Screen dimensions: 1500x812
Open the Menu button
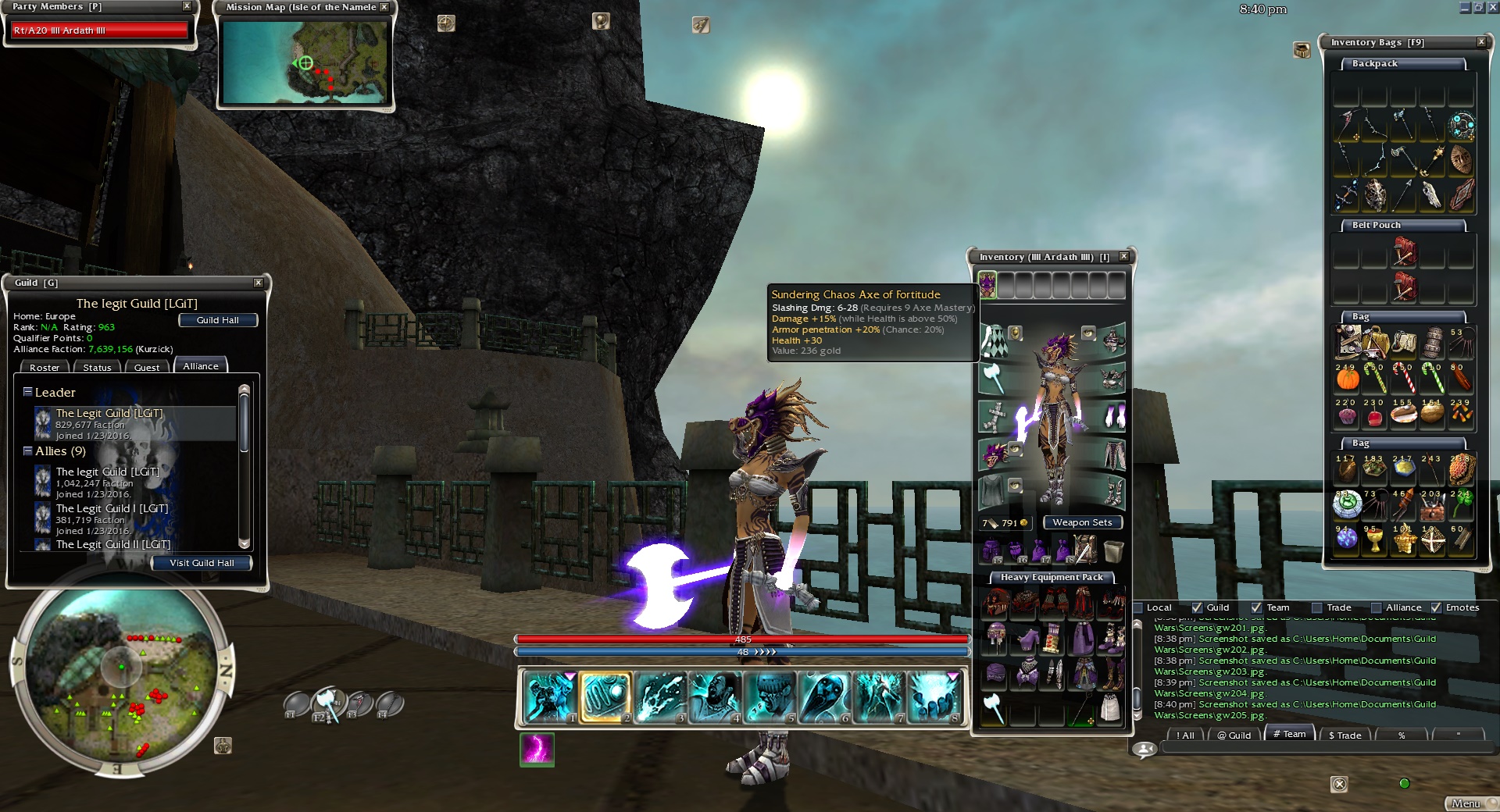click(x=1466, y=803)
